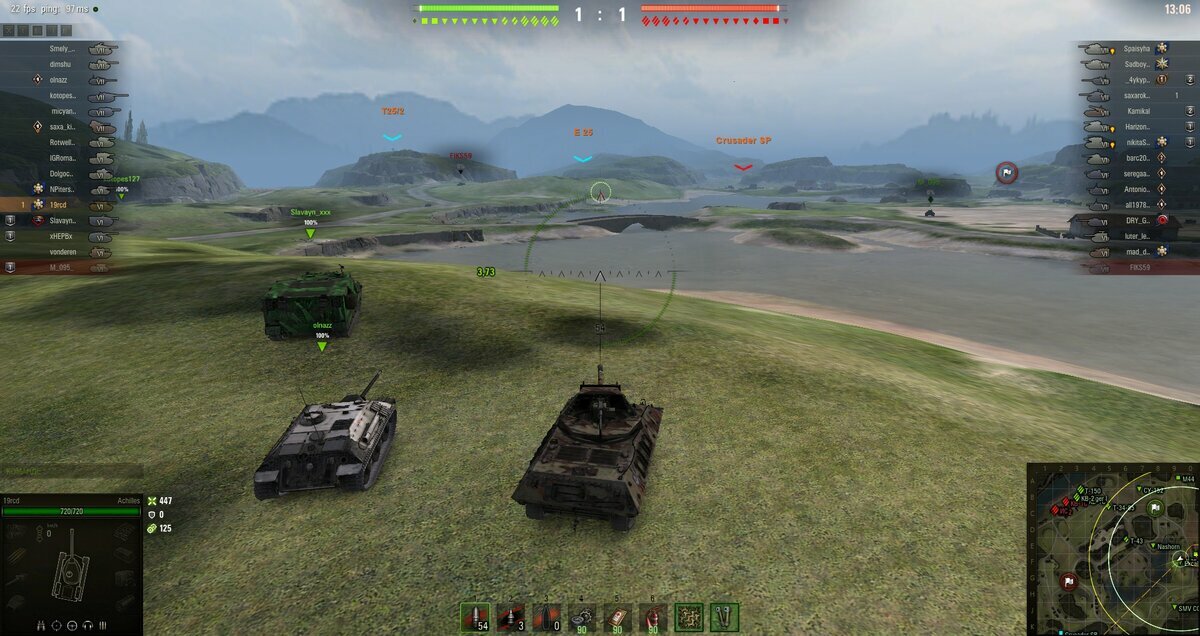Select enemy DRY_G in the enemy roster

1136,220
